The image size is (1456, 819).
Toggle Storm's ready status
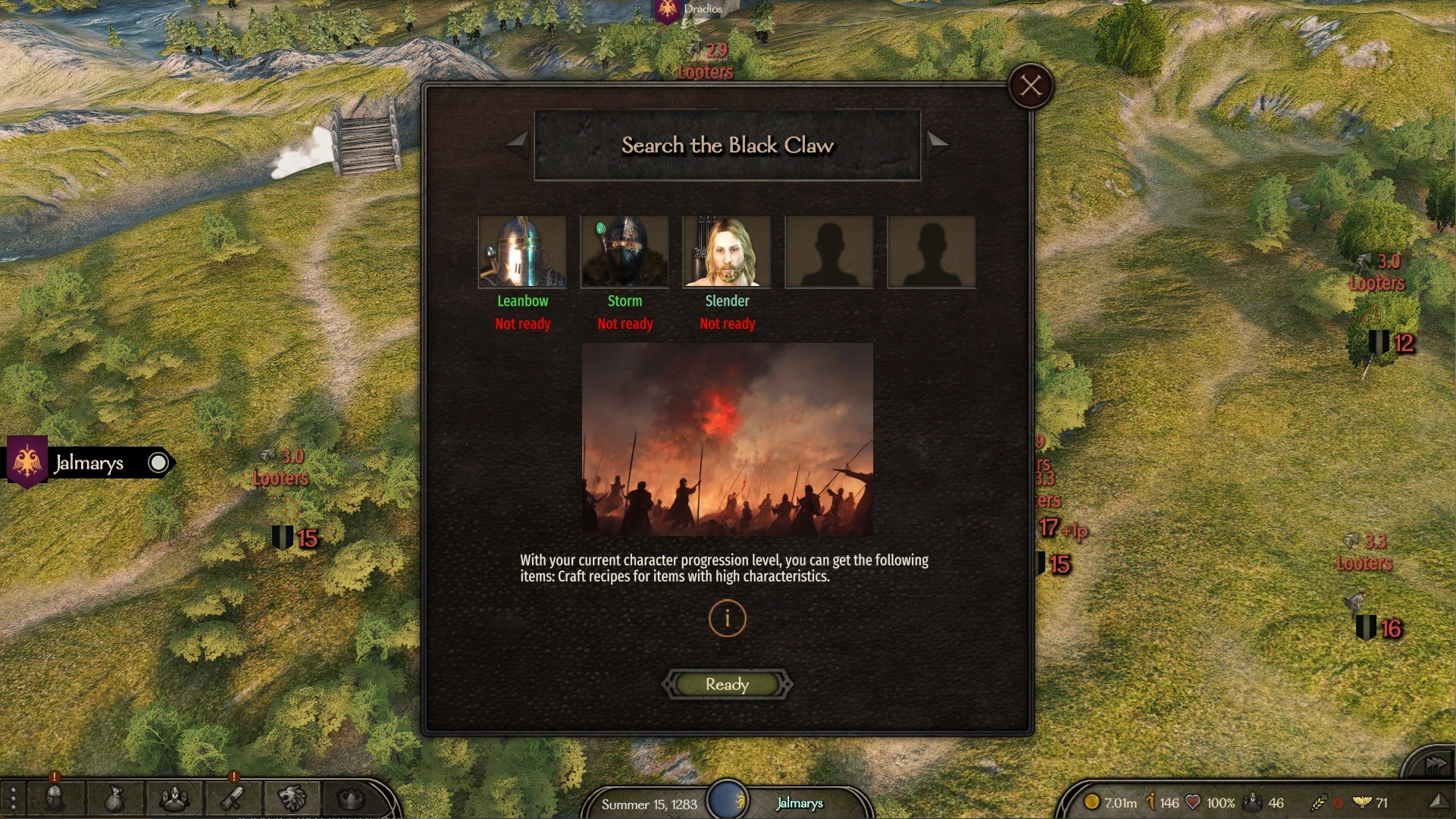click(x=625, y=324)
